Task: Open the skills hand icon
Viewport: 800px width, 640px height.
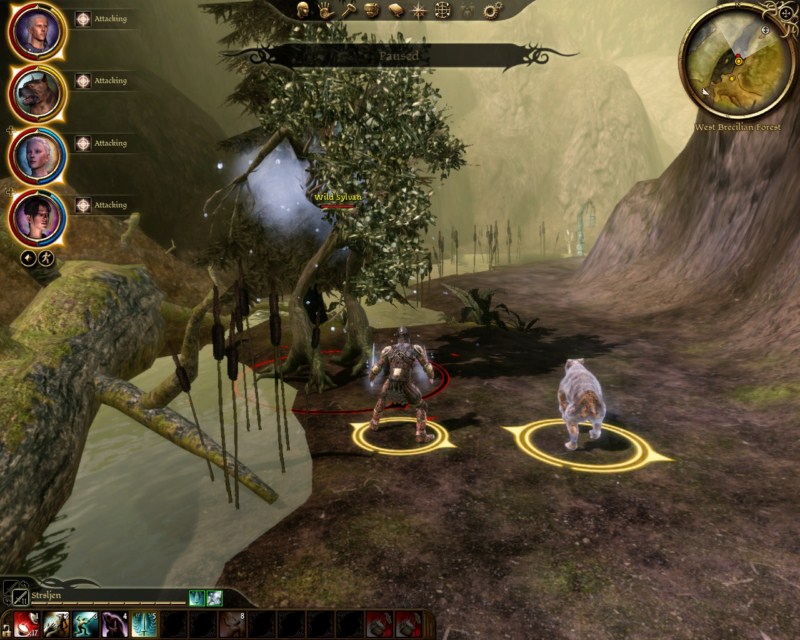Action: [326, 10]
